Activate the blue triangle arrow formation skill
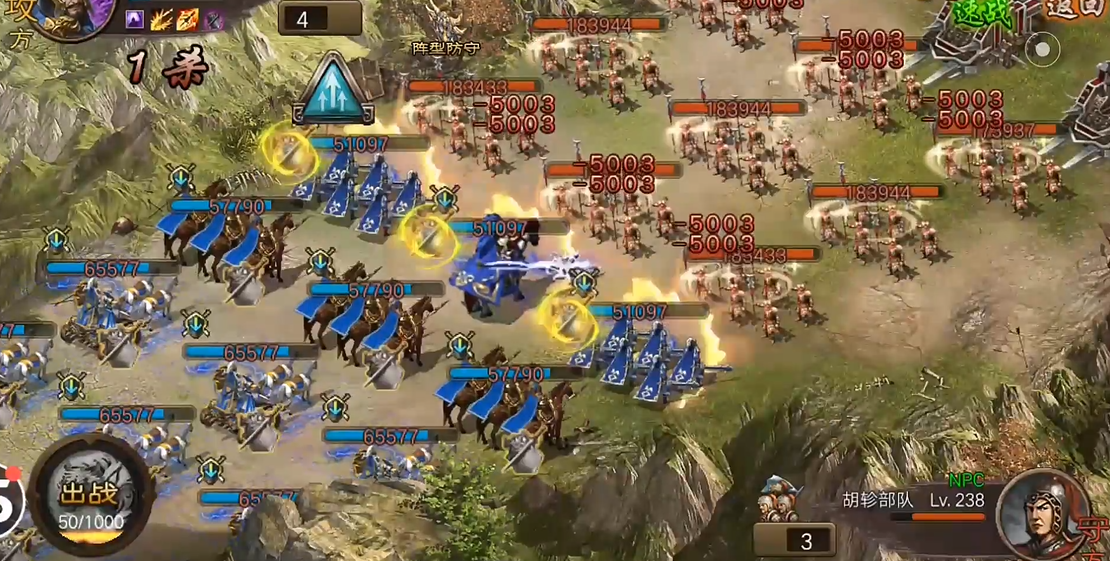The image size is (1110, 561). click(333, 91)
